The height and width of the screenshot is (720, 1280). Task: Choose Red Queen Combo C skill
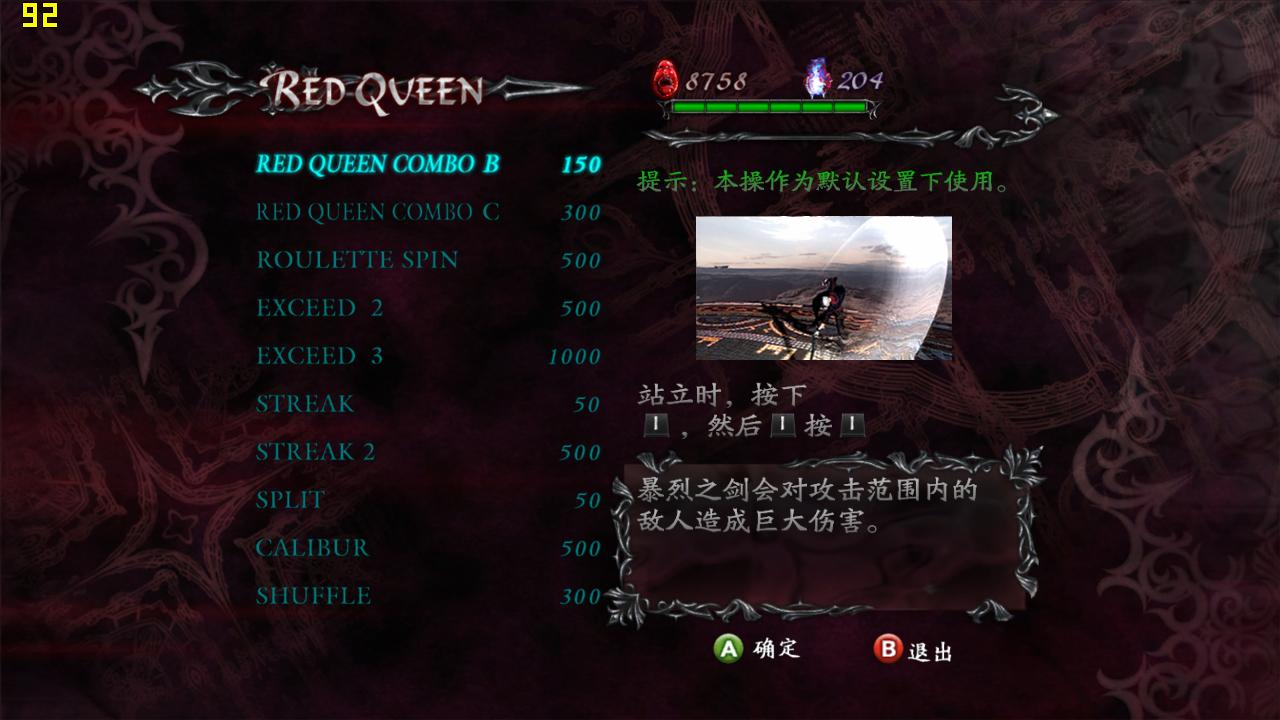click(x=377, y=212)
